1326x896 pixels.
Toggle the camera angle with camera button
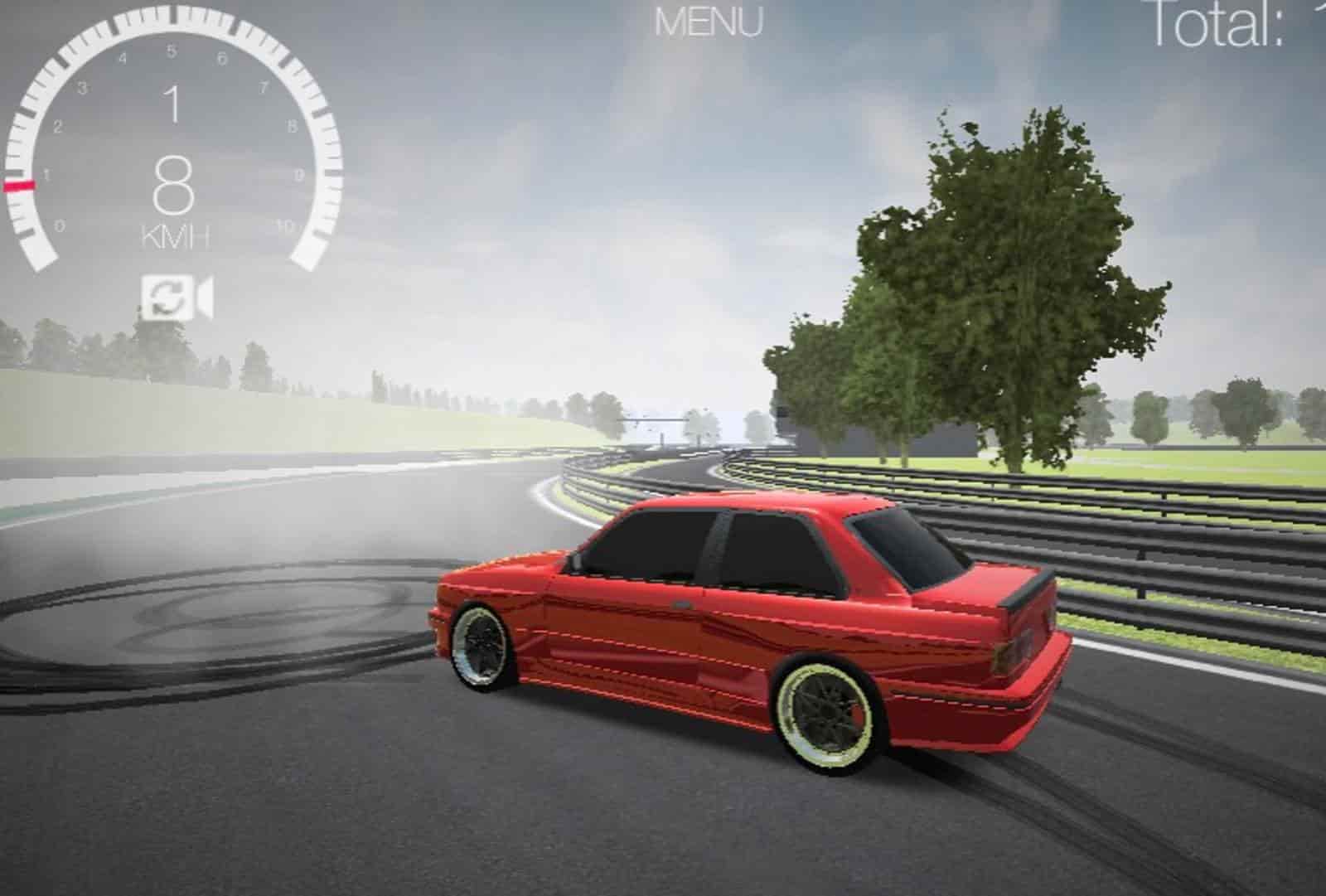tap(199, 296)
